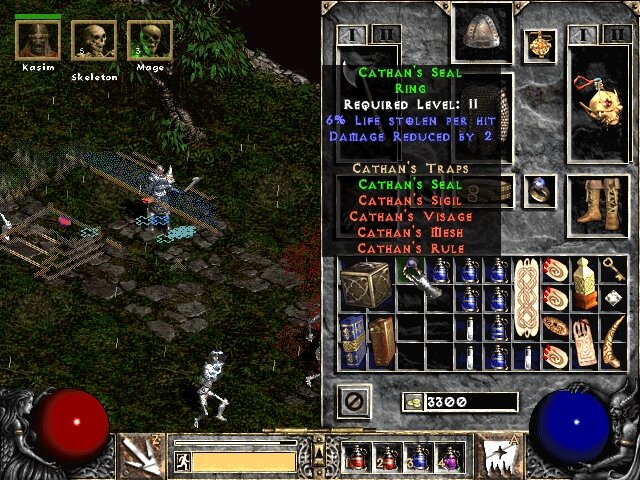Open Kasim mercenary portrait
This screenshot has width=640, height=480.
[38, 42]
